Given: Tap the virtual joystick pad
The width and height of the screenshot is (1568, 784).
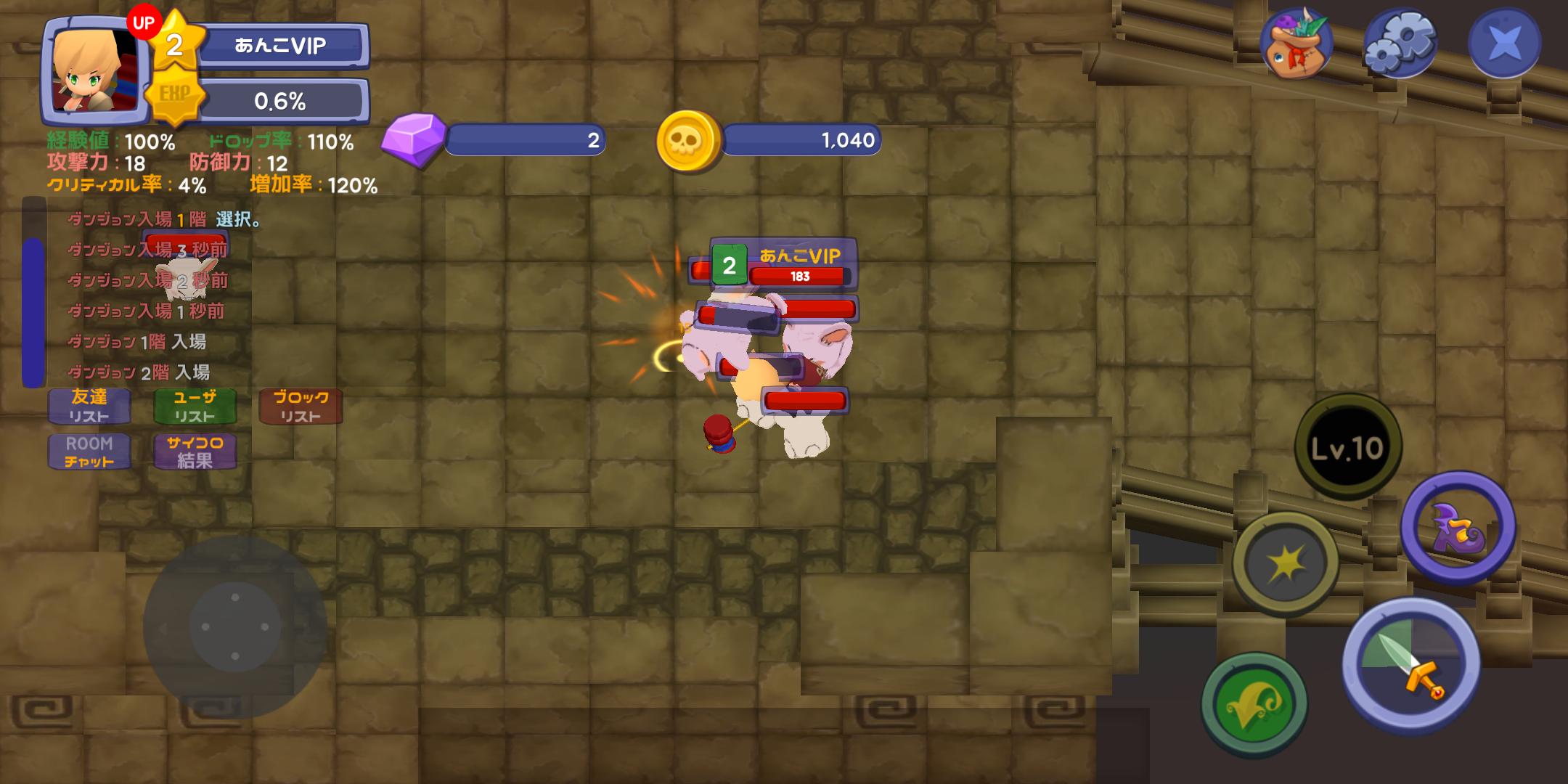Looking at the screenshot, I should 234,626.
